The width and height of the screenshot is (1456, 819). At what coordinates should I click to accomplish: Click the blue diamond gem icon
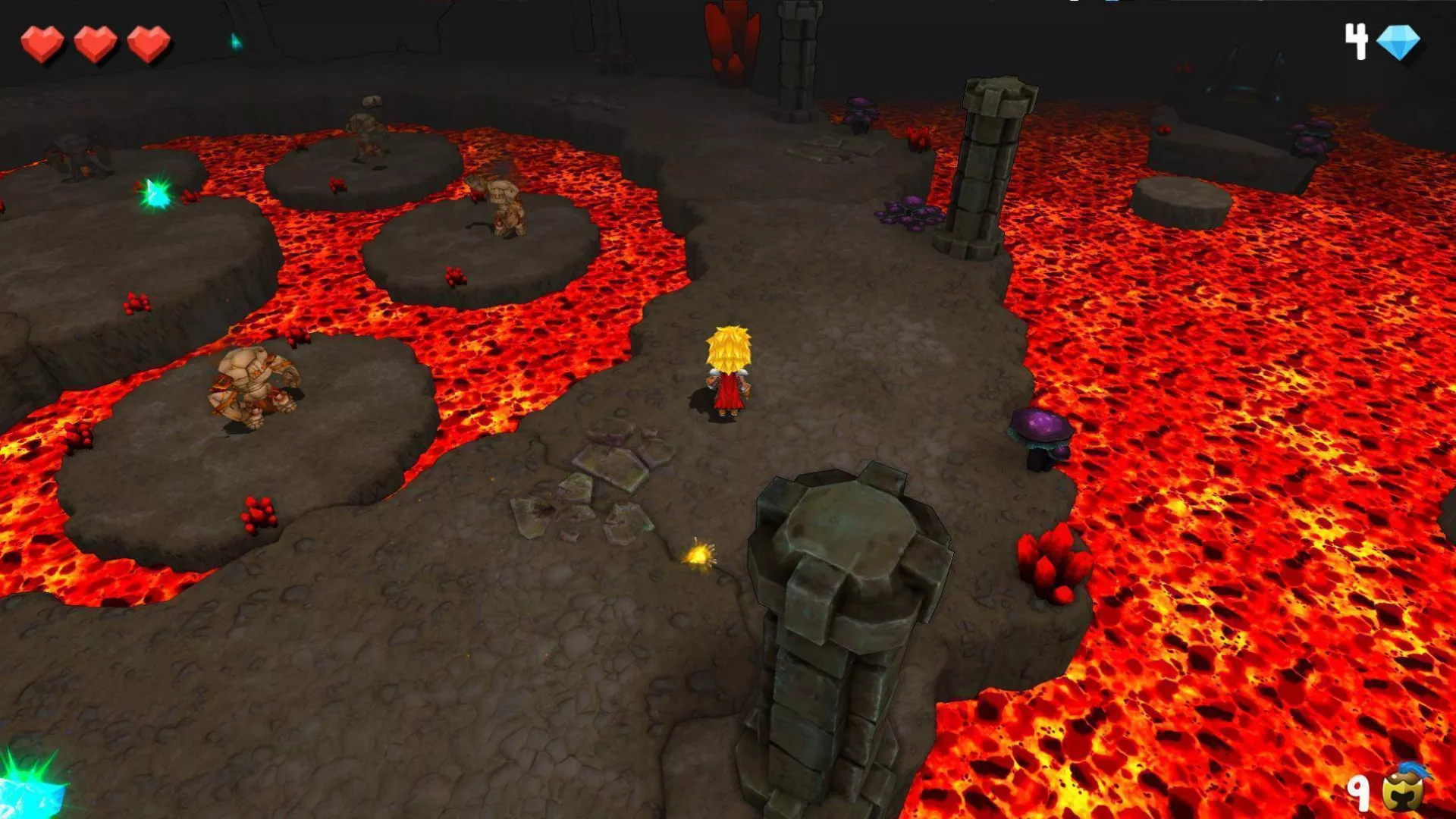coord(1397,42)
